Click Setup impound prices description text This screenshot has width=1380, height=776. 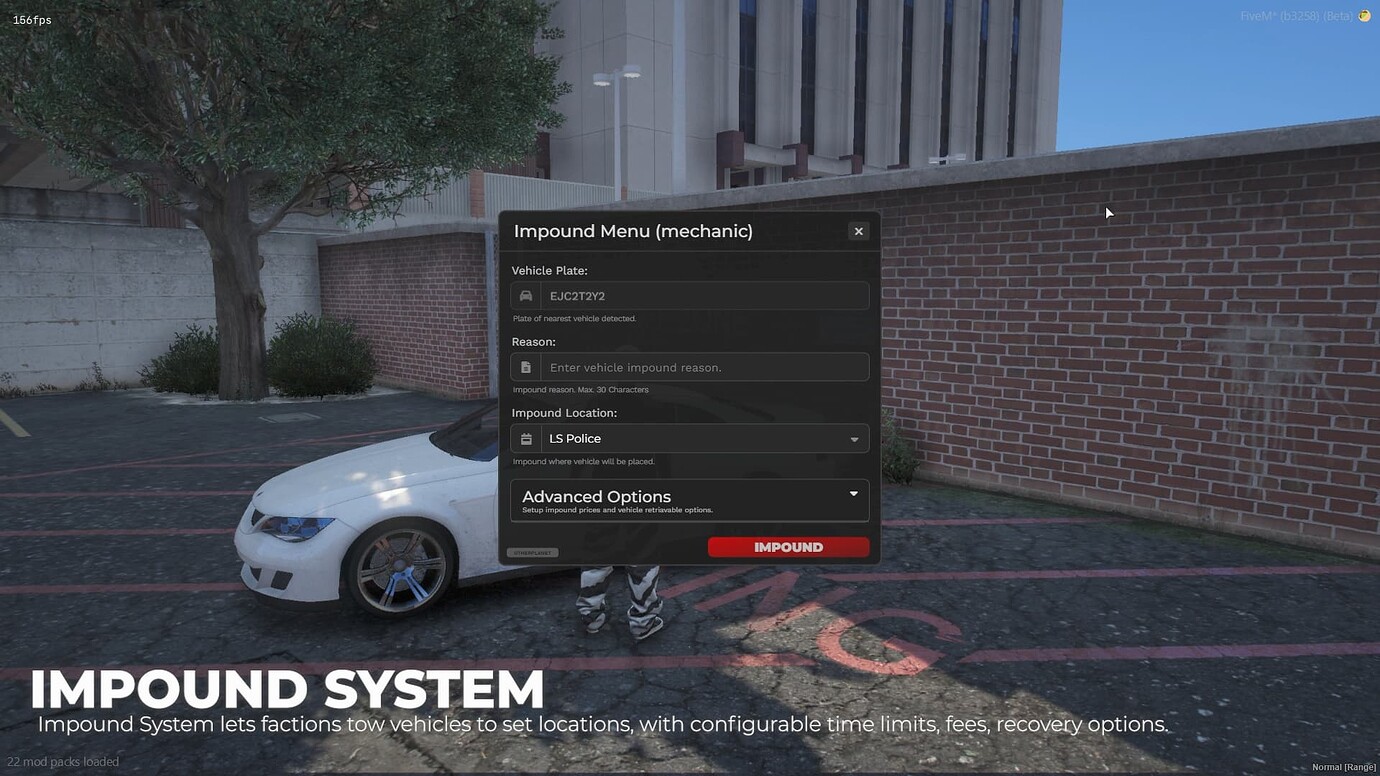click(x=616, y=509)
